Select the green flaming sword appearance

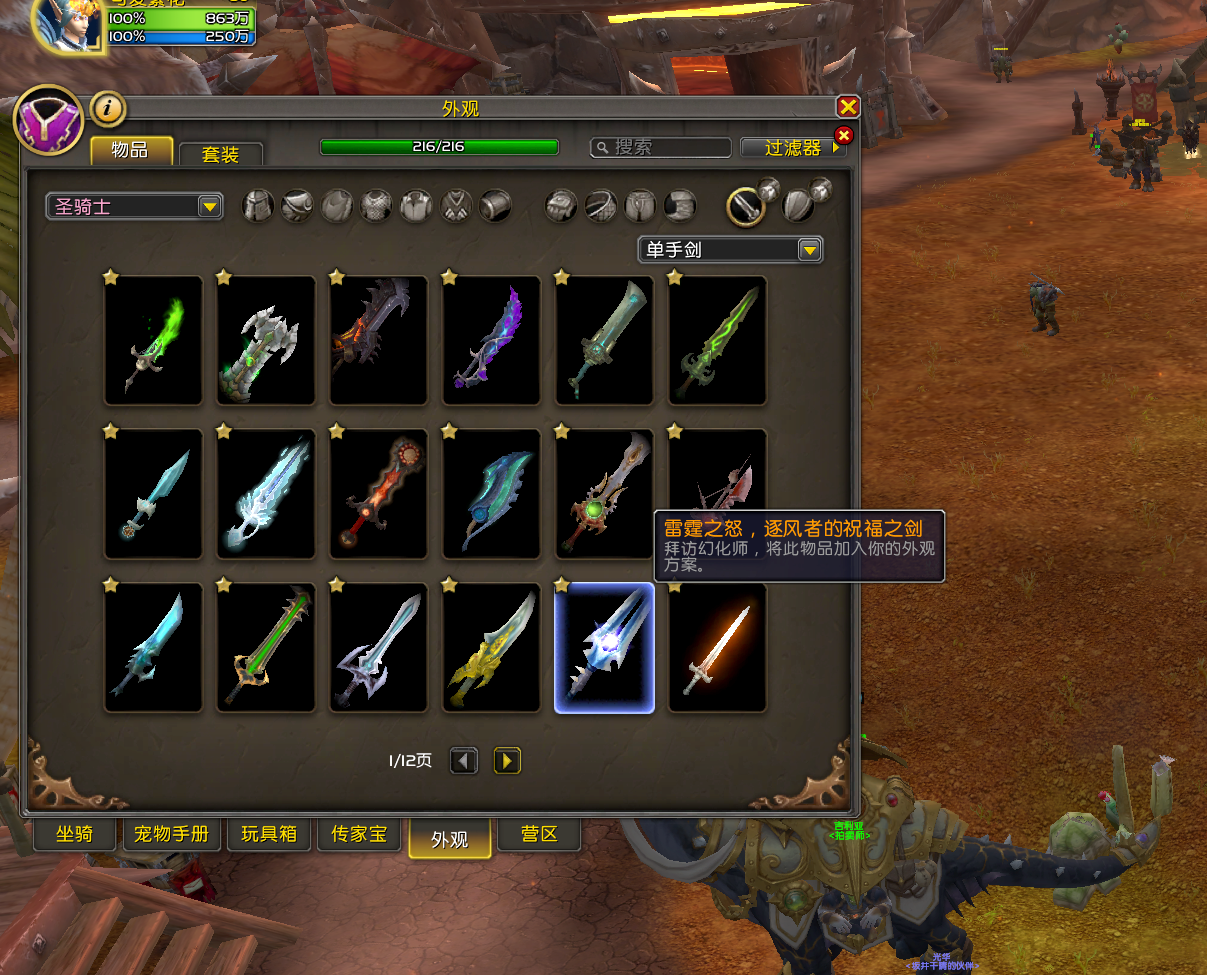(153, 341)
